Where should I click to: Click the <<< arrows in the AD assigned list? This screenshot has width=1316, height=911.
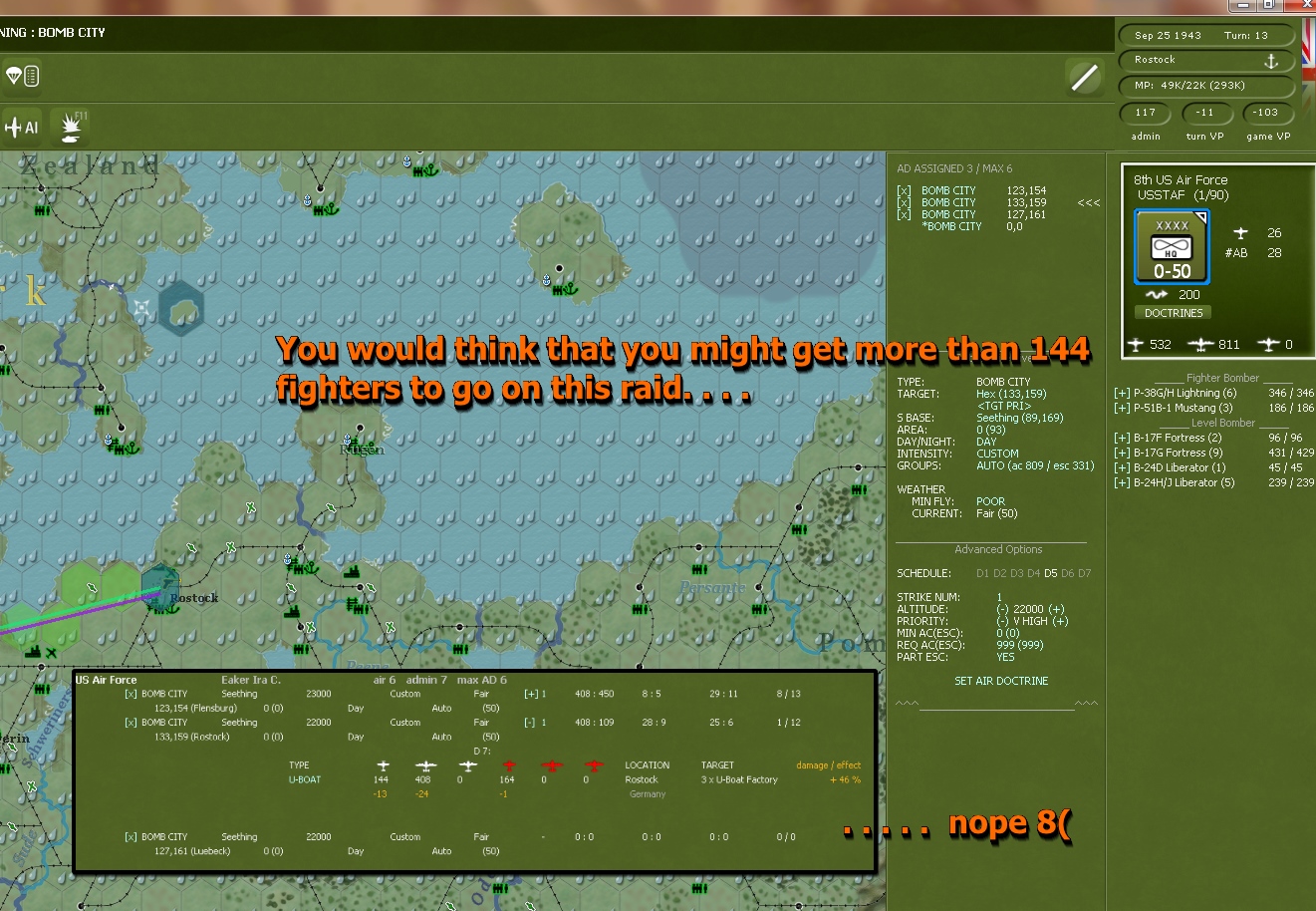click(1088, 202)
